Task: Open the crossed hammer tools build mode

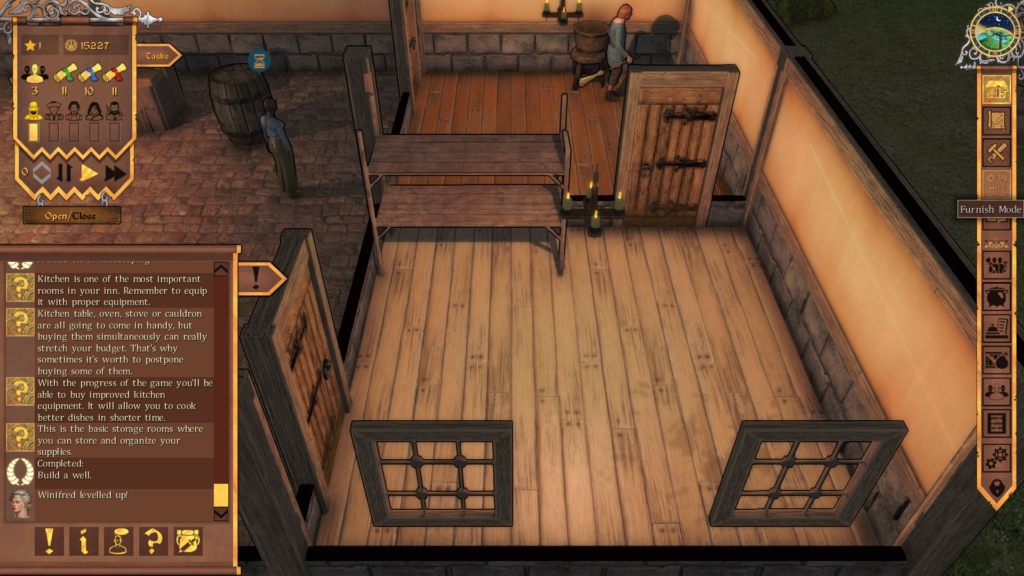Action: (x=996, y=153)
